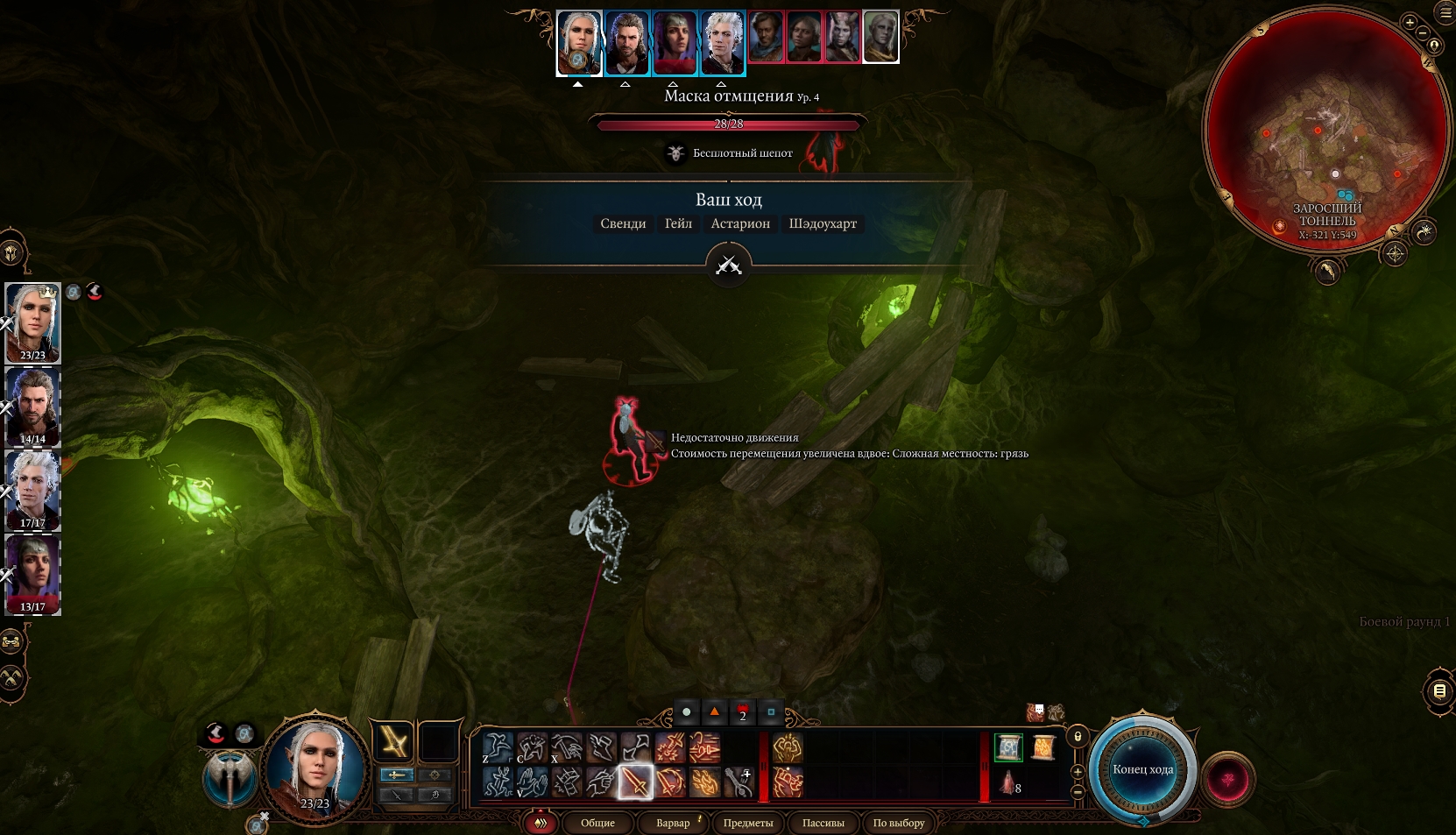
Task: Select the highlighted sword attack ability
Action: pyautogui.click(x=635, y=782)
